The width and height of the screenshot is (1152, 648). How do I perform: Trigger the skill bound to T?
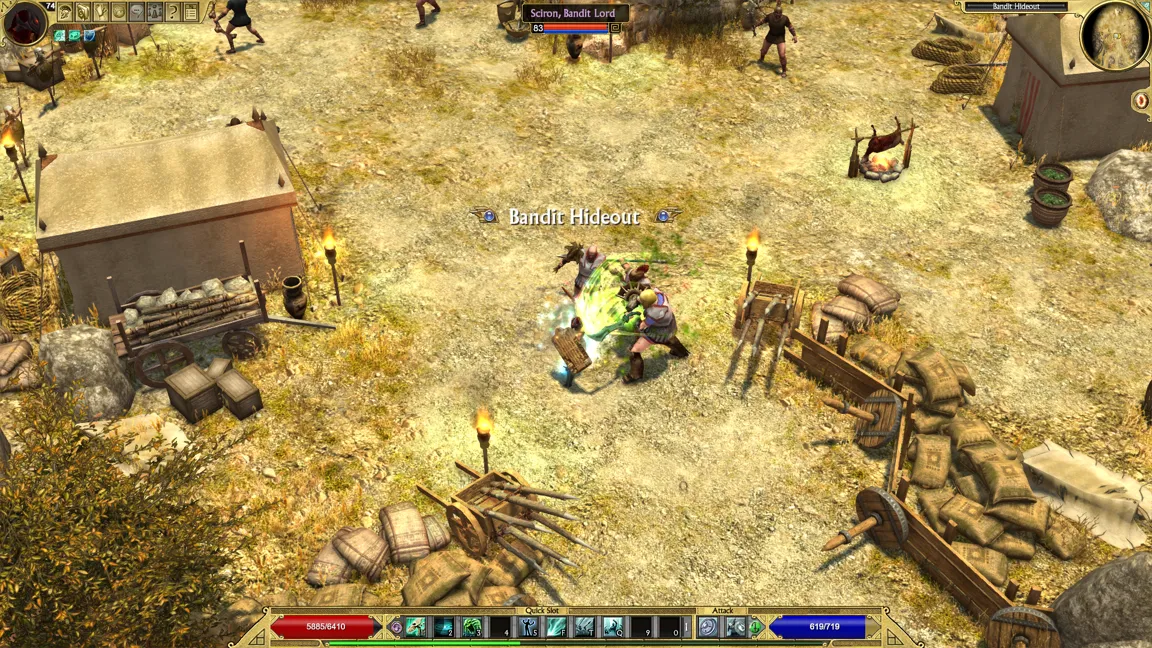(585, 627)
